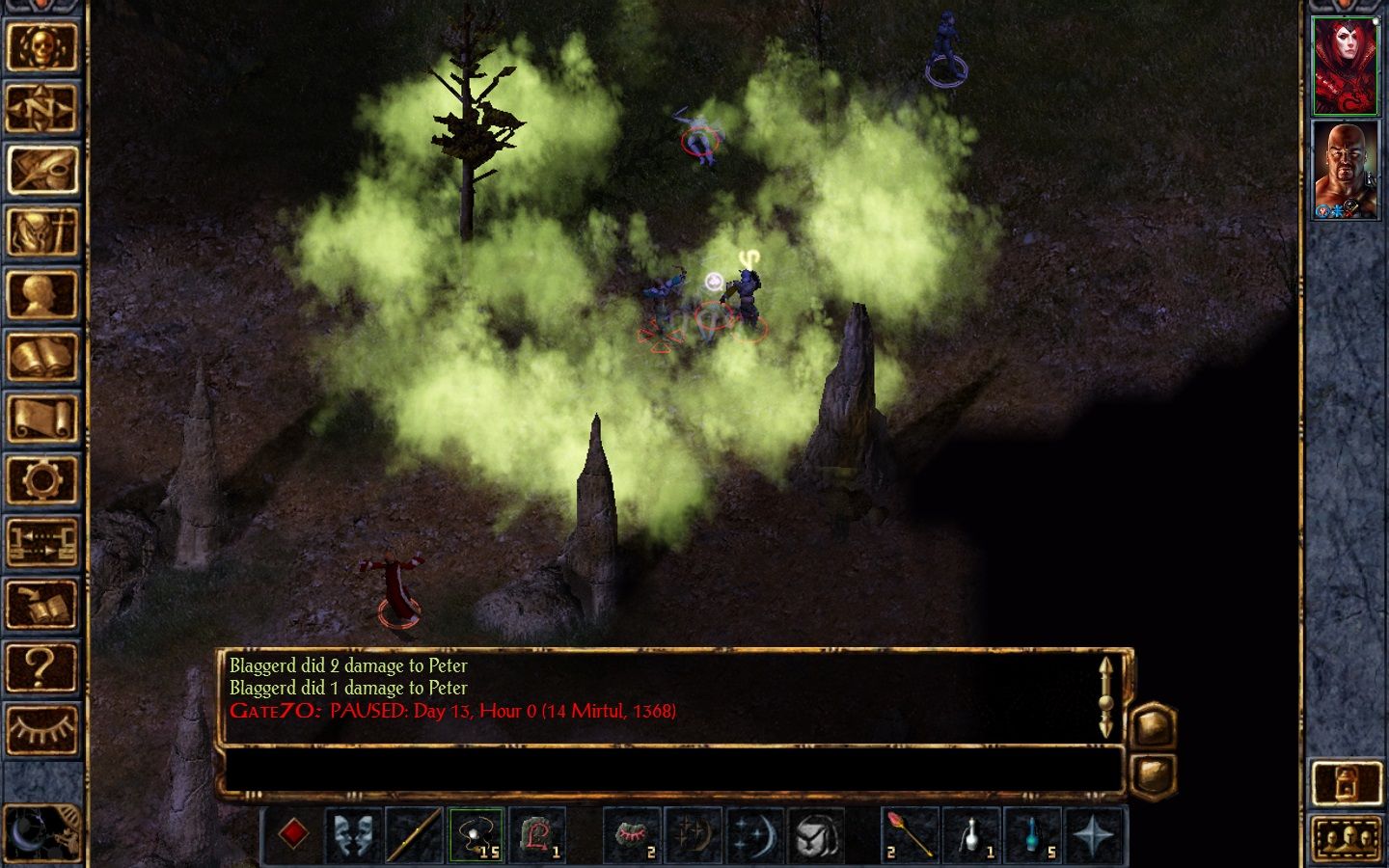Toggle party AI with the lantern button
The image size is (1389, 868).
(1346, 782)
